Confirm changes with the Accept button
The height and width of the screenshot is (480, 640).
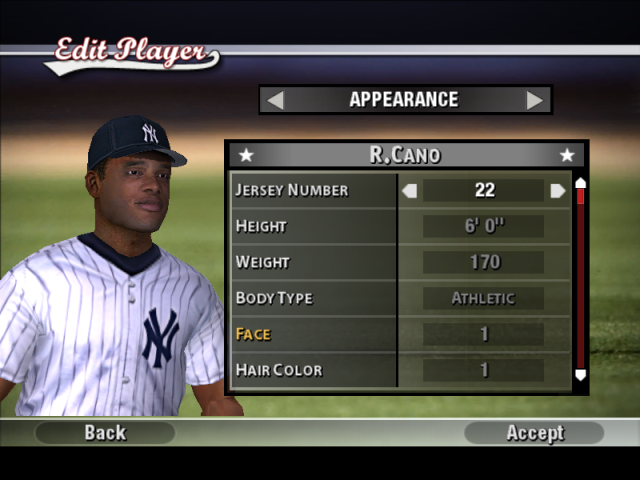pyautogui.click(x=534, y=433)
